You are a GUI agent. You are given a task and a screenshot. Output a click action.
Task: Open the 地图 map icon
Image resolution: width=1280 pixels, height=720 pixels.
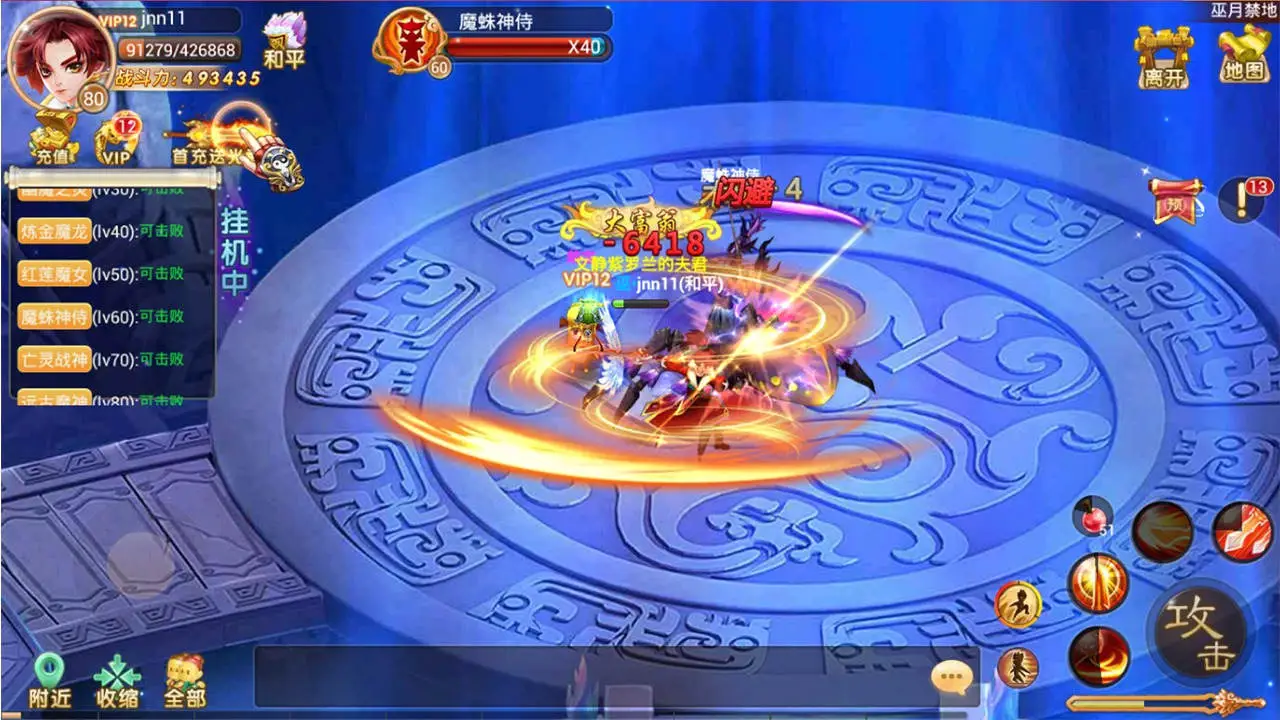click(1243, 52)
